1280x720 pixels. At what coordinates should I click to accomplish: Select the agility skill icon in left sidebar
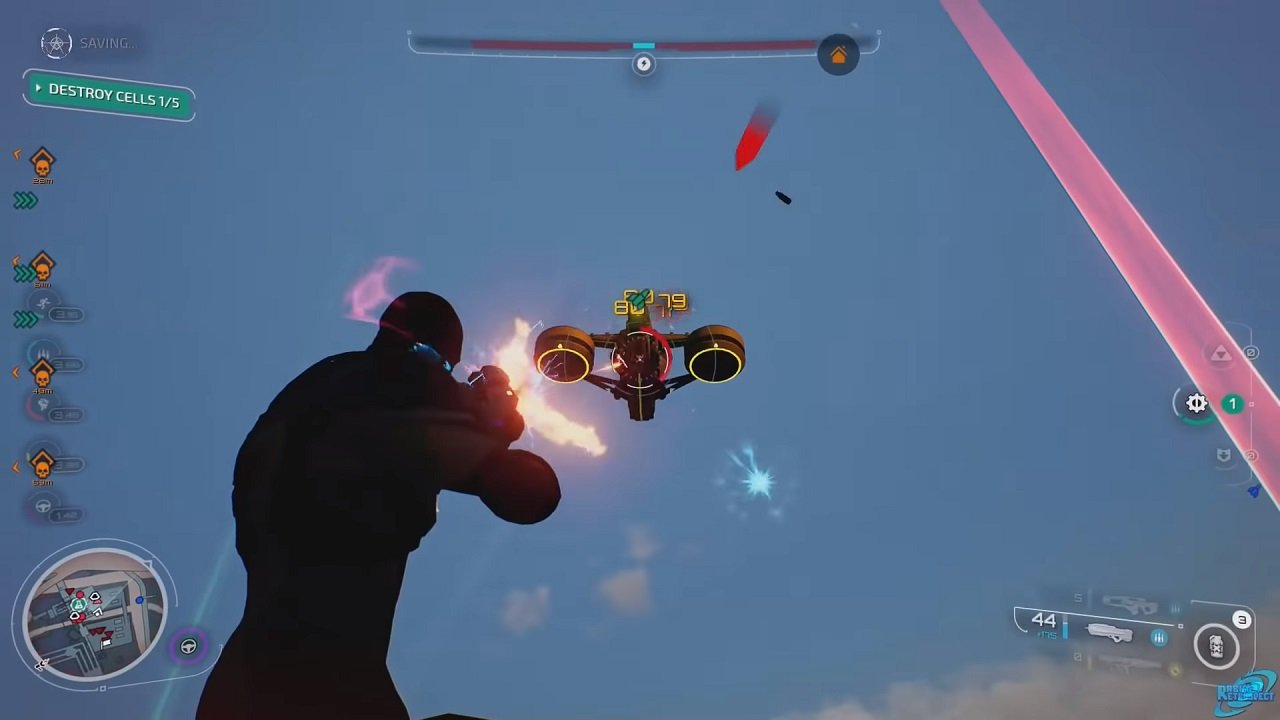point(43,302)
